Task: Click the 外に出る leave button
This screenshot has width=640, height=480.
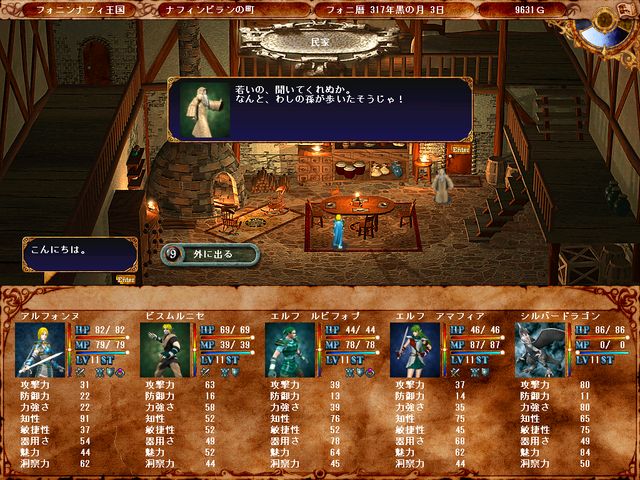Action: click(210, 254)
